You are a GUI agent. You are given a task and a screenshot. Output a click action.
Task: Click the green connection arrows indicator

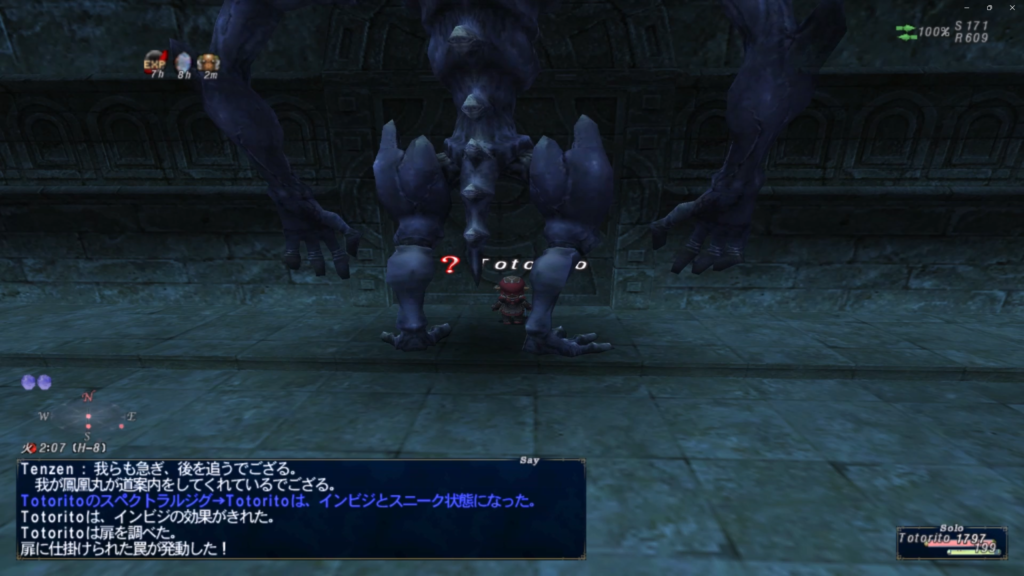coord(906,32)
